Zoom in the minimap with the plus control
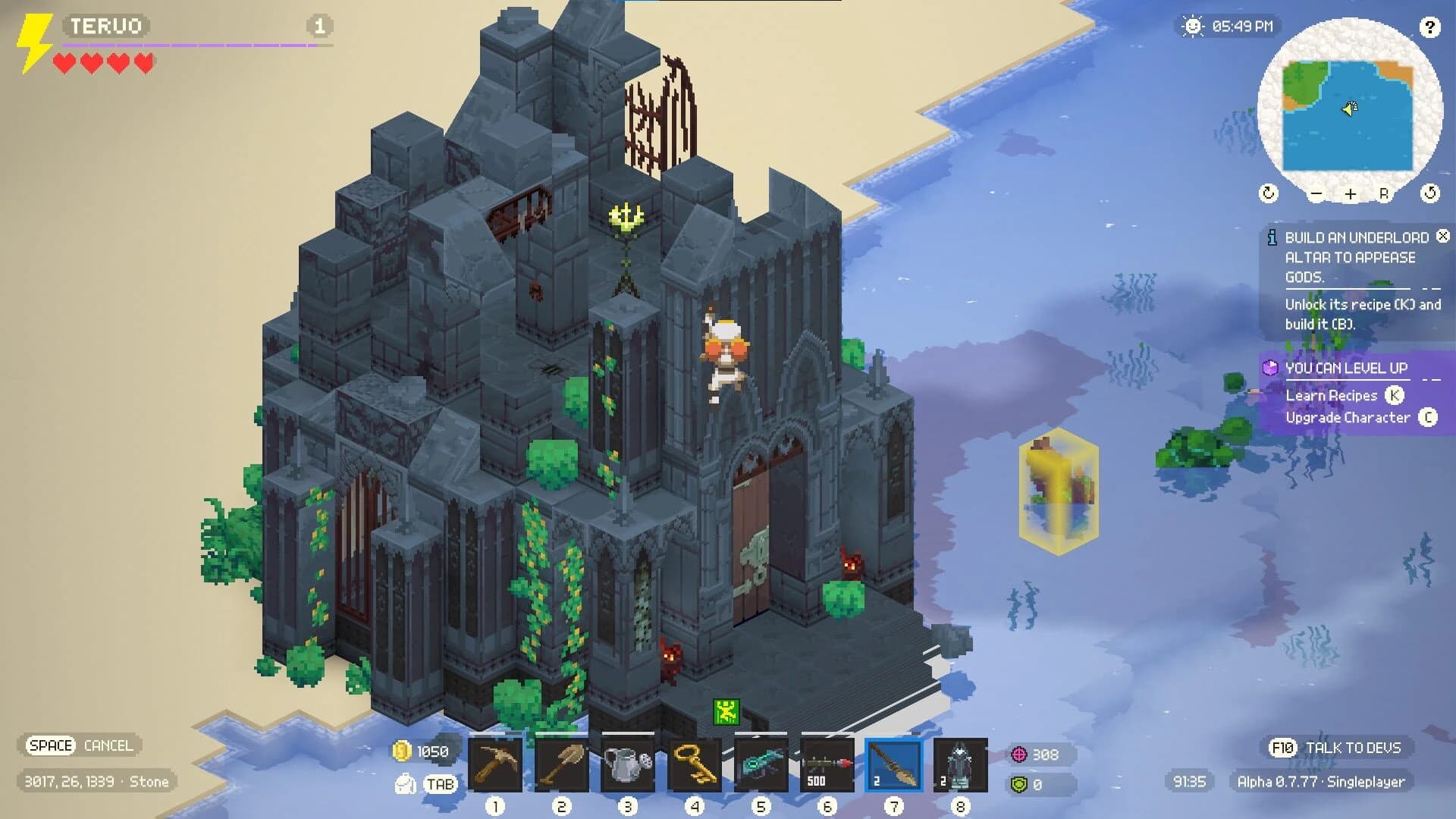The image size is (1456, 819). pyautogui.click(x=1350, y=193)
